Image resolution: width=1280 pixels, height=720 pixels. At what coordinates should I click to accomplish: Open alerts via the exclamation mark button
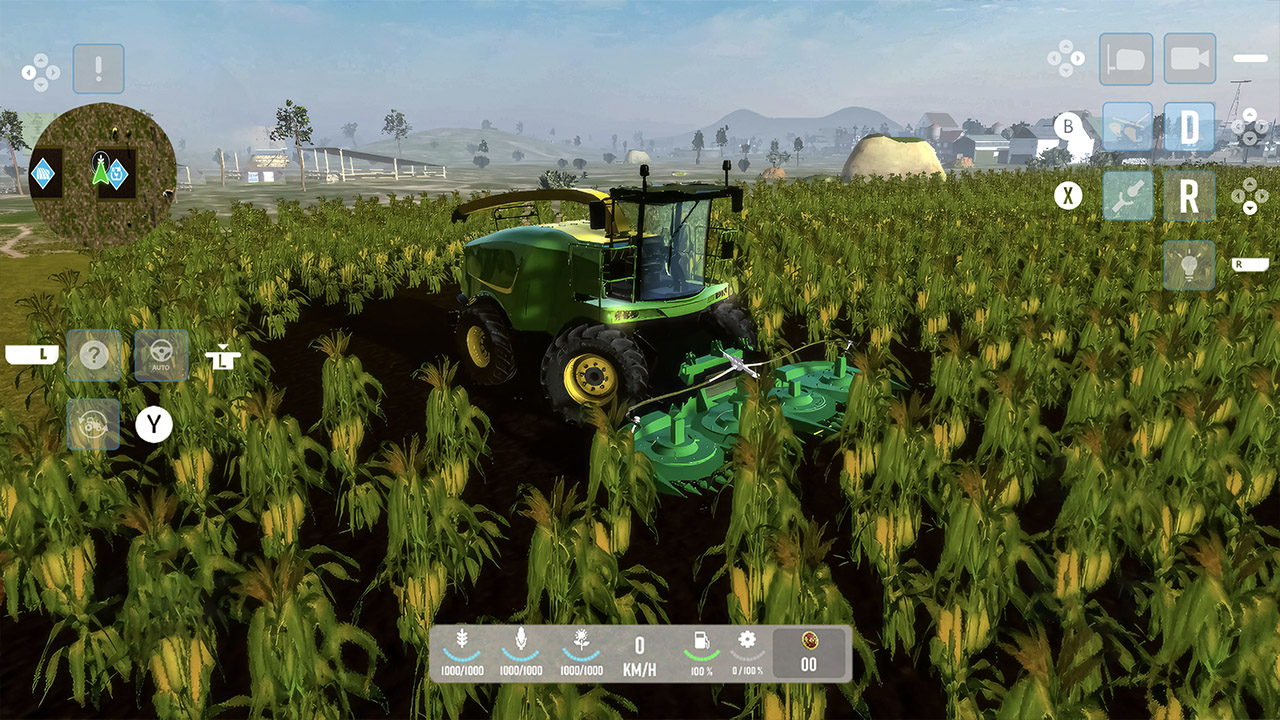(97, 68)
